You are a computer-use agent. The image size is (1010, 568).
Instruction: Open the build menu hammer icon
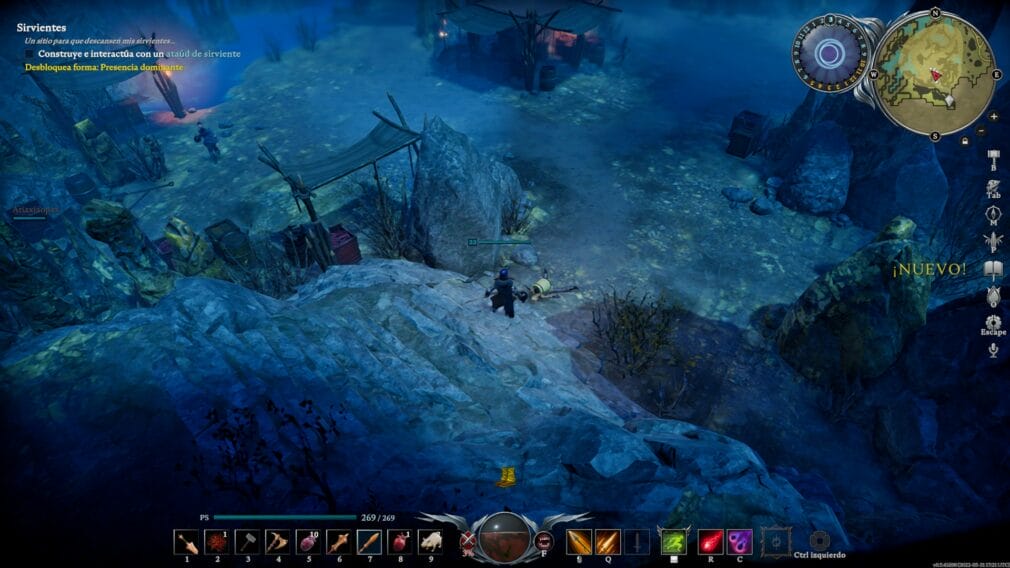(x=993, y=158)
